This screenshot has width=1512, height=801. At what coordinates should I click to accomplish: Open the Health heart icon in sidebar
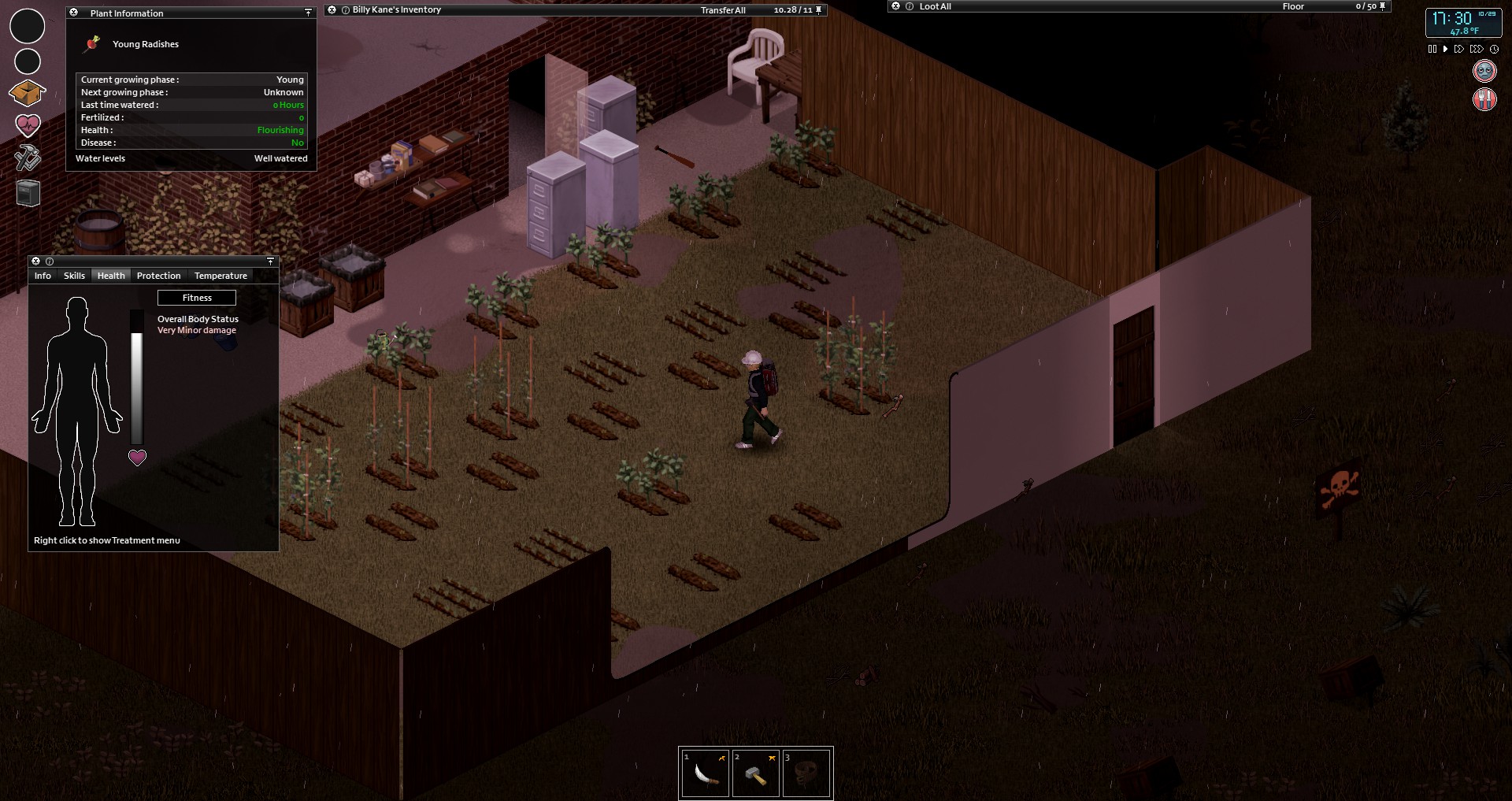(x=28, y=125)
